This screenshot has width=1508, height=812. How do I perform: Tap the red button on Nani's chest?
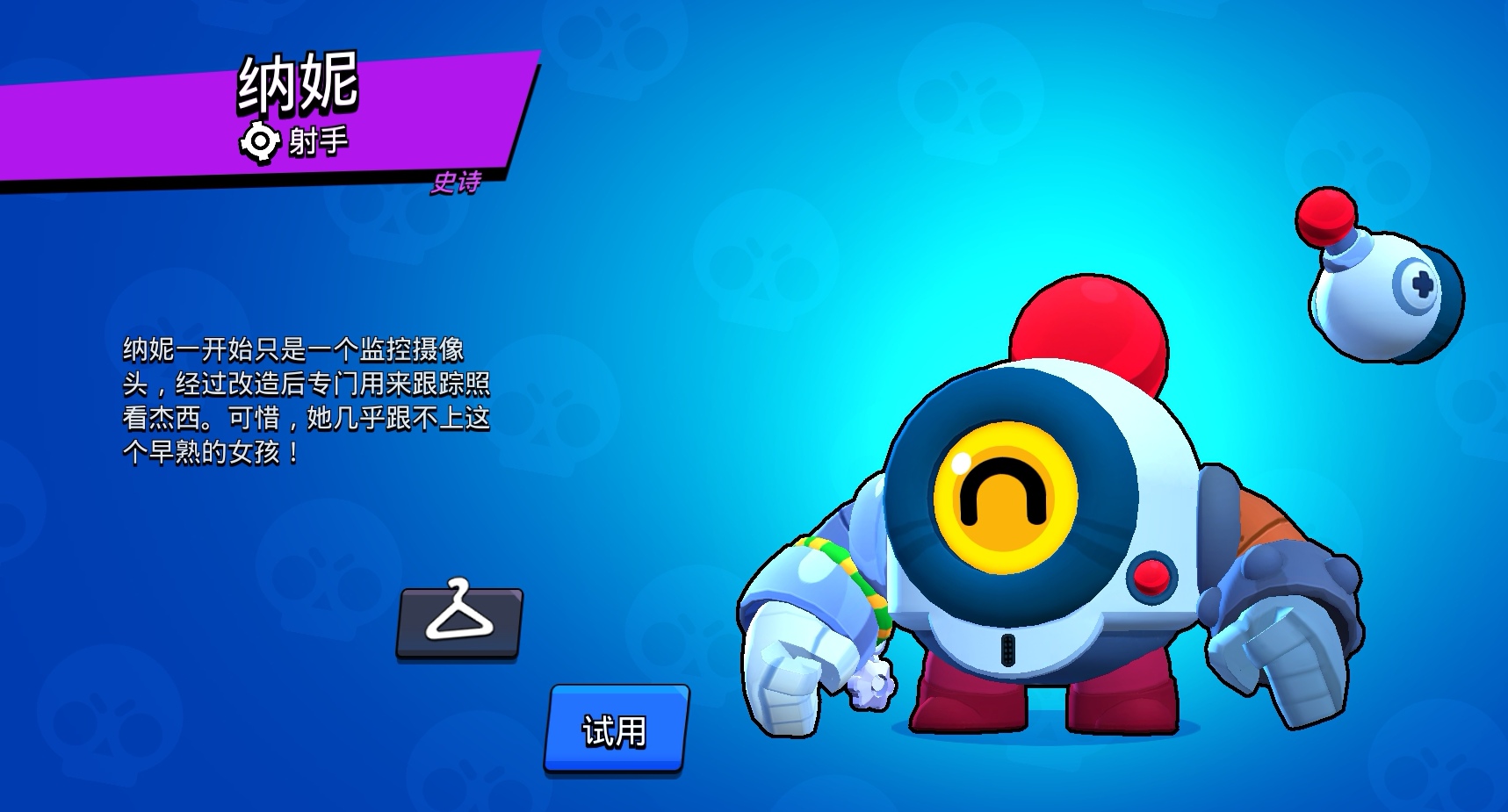coord(1154,578)
